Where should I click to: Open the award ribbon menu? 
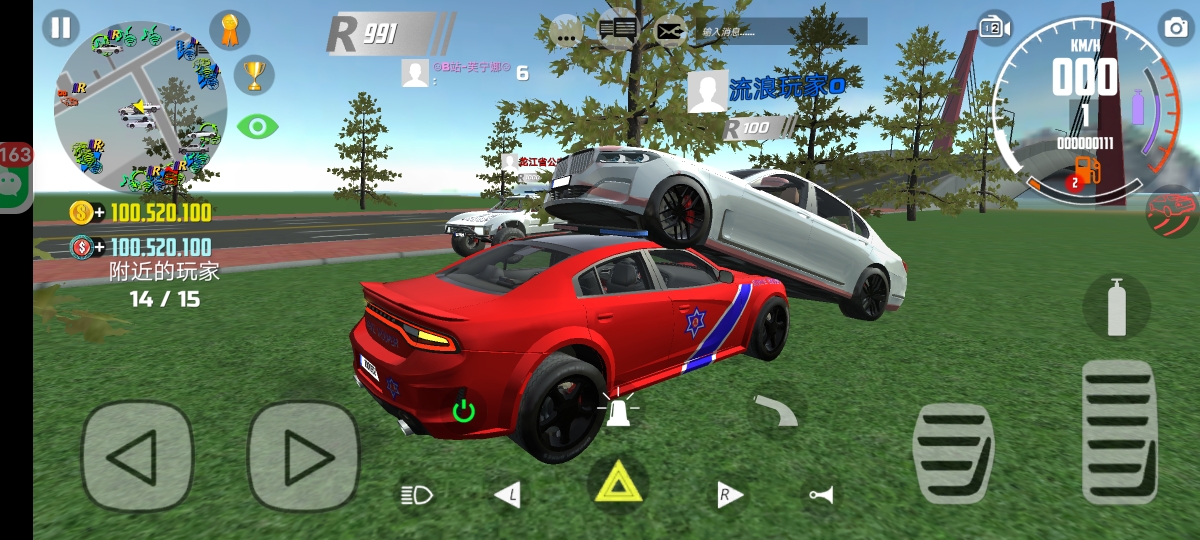click(x=230, y=30)
